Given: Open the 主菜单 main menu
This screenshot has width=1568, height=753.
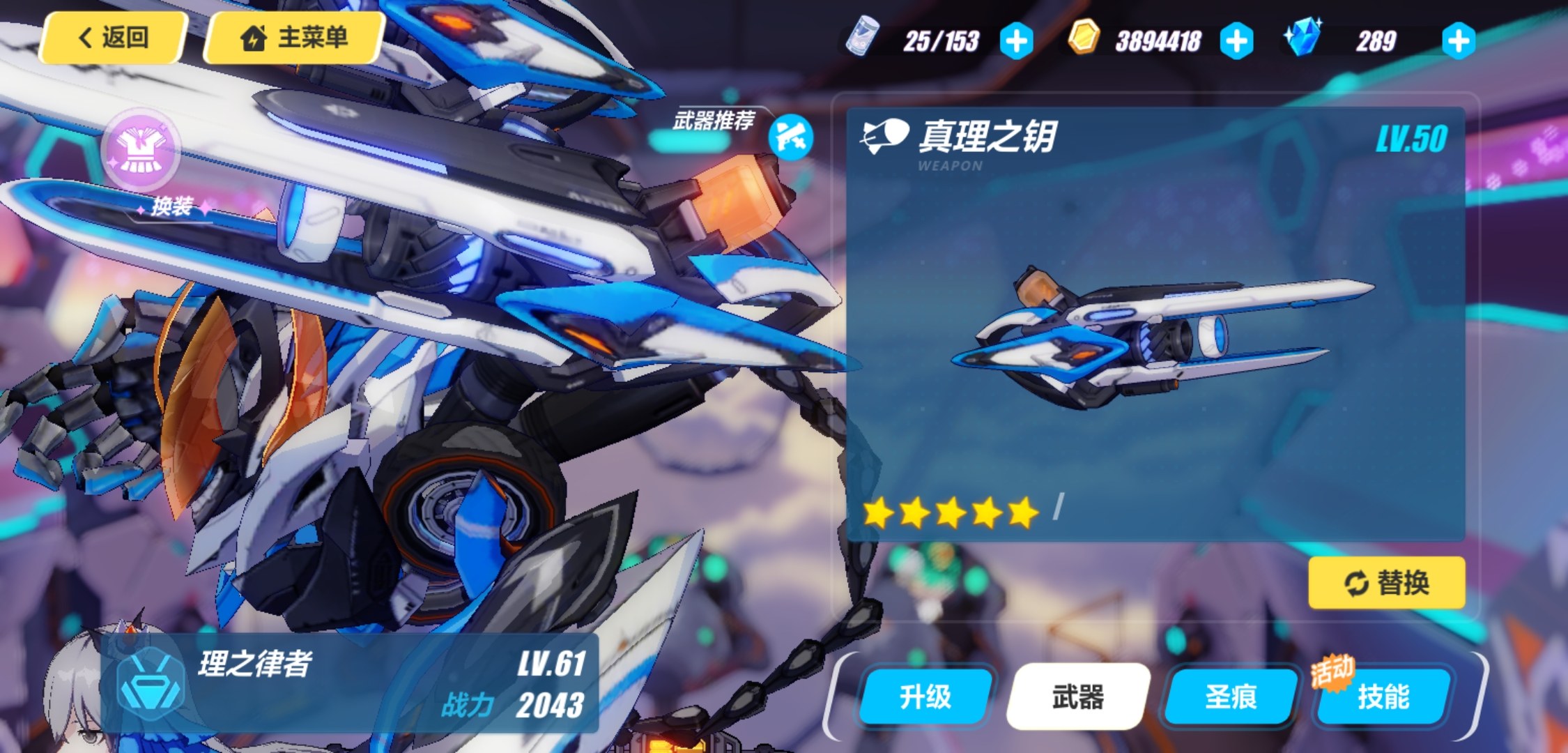Looking at the screenshot, I should coord(293,38).
